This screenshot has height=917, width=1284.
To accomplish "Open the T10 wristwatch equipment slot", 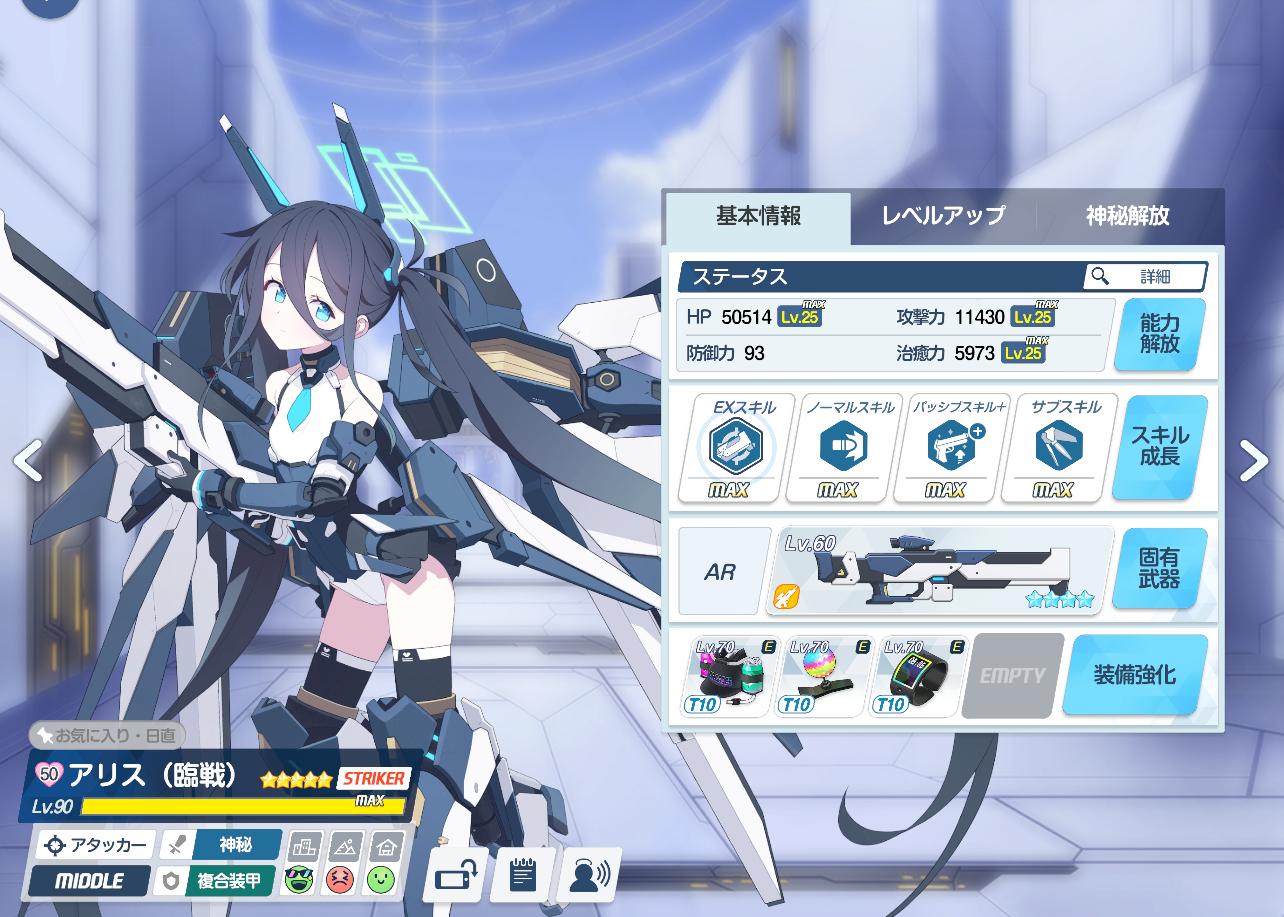I will coord(916,676).
